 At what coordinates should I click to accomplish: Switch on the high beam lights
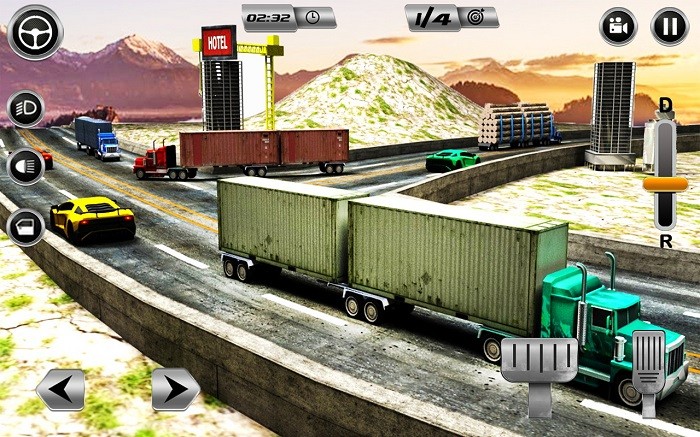tap(25, 166)
